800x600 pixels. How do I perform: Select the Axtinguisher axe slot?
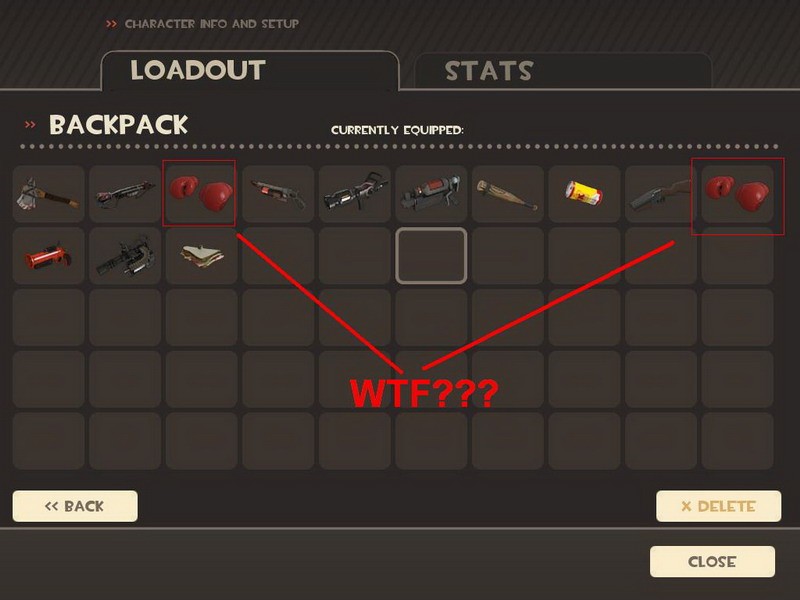tap(48, 194)
